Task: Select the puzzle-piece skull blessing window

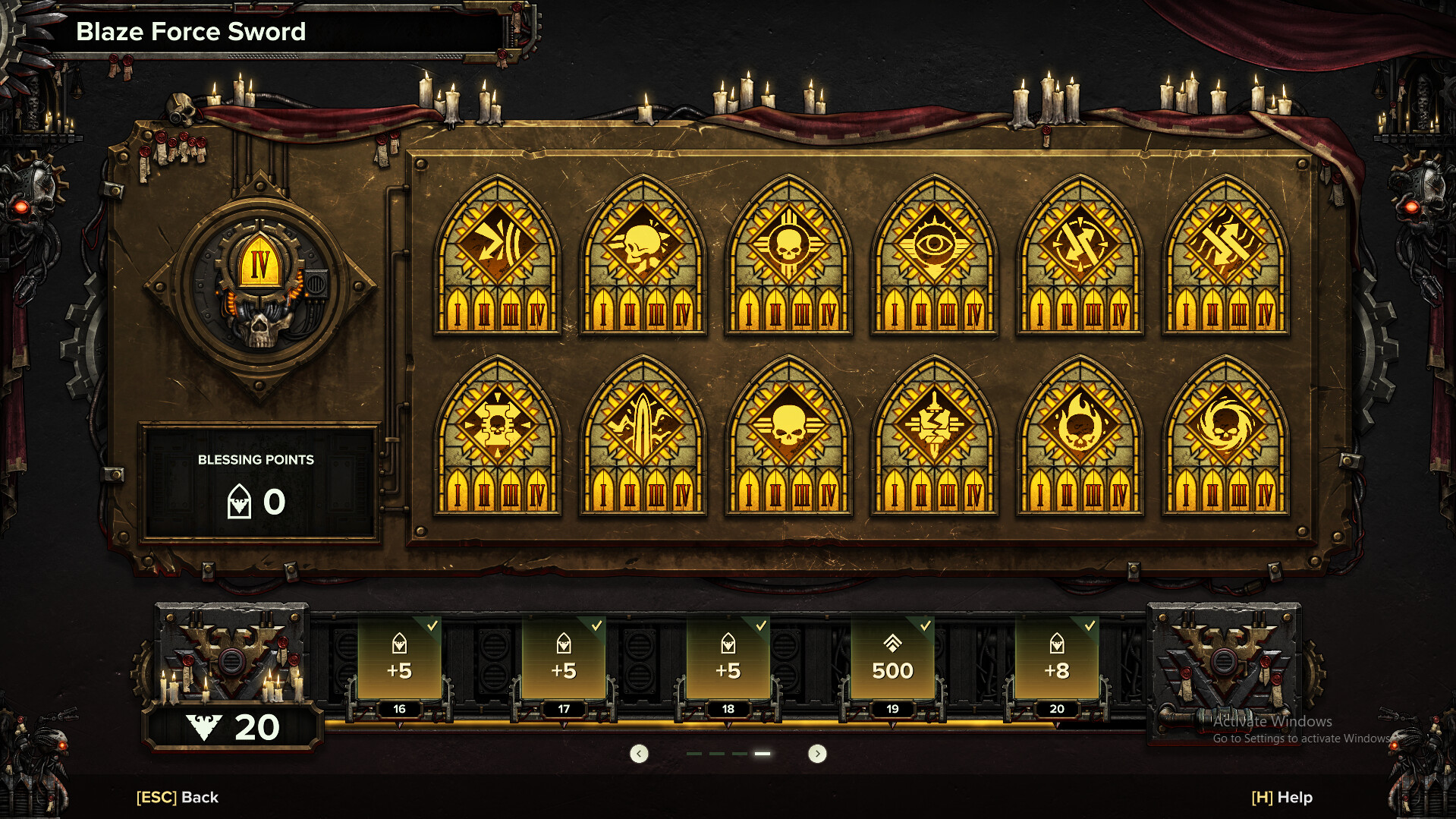Action: (498, 435)
